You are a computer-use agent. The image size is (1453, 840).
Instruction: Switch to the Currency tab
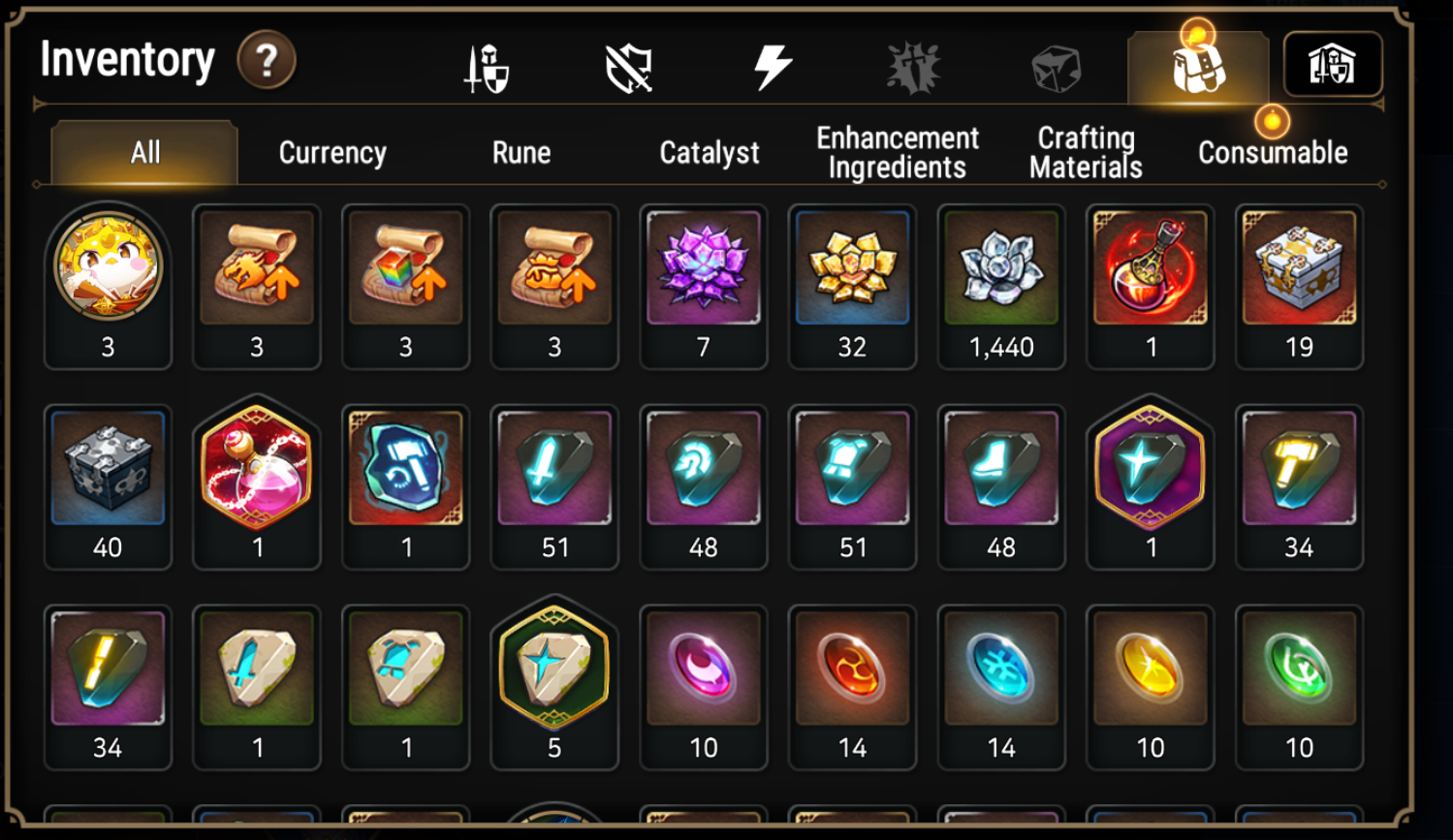332,151
